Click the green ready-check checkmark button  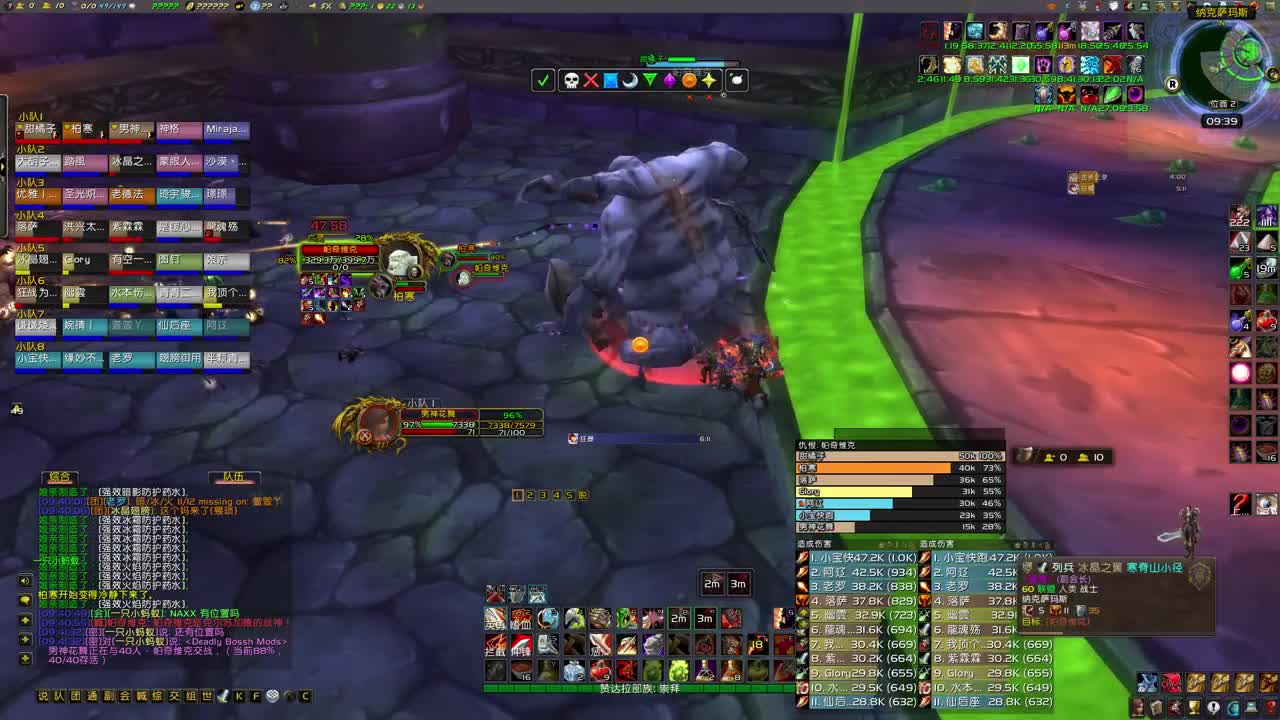(544, 80)
